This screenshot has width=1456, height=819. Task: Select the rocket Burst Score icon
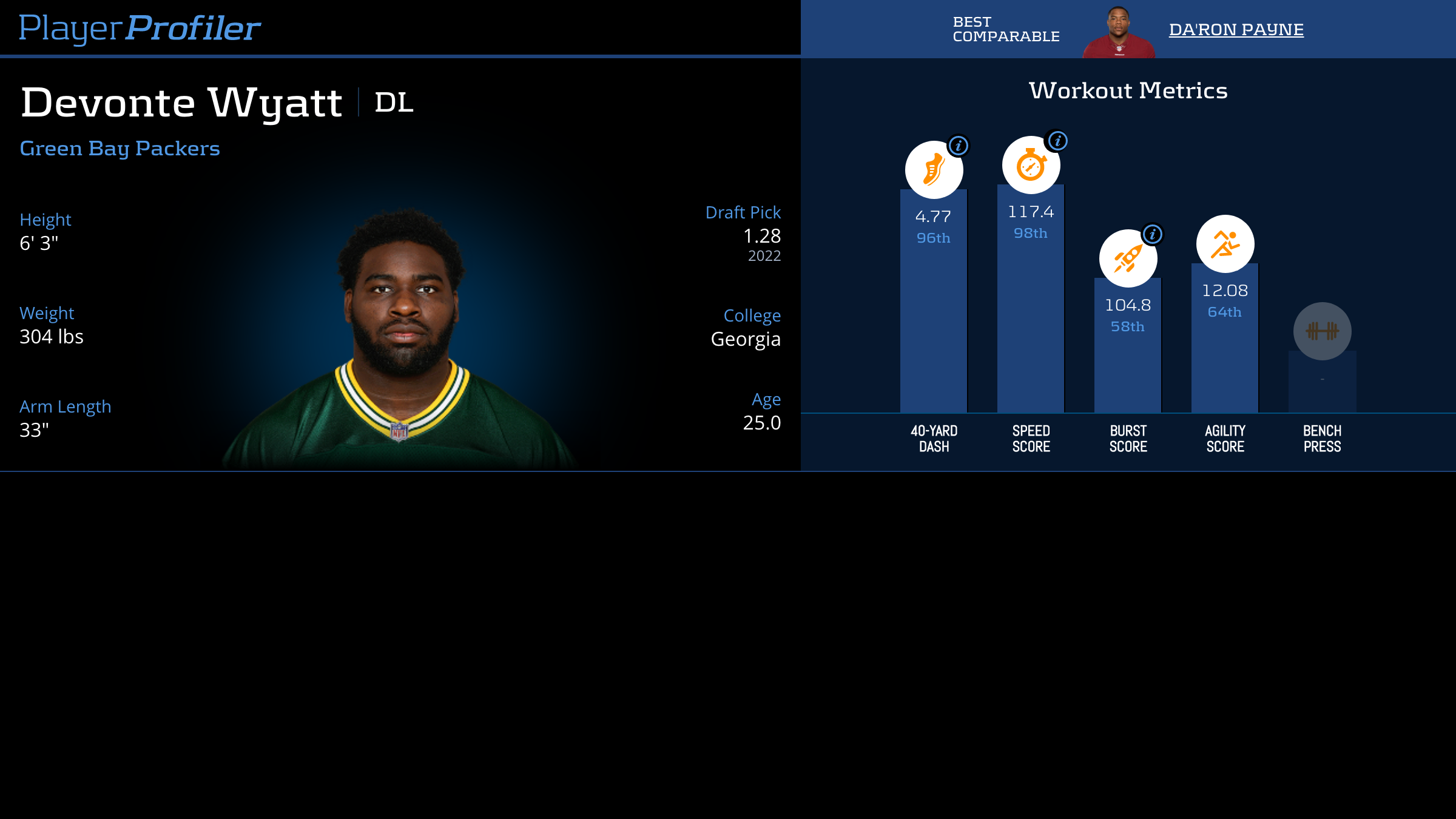1128,258
